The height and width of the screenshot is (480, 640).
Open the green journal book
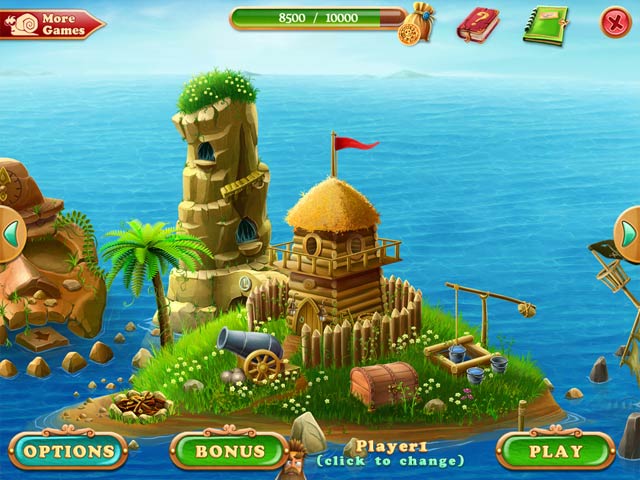(x=545, y=24)
